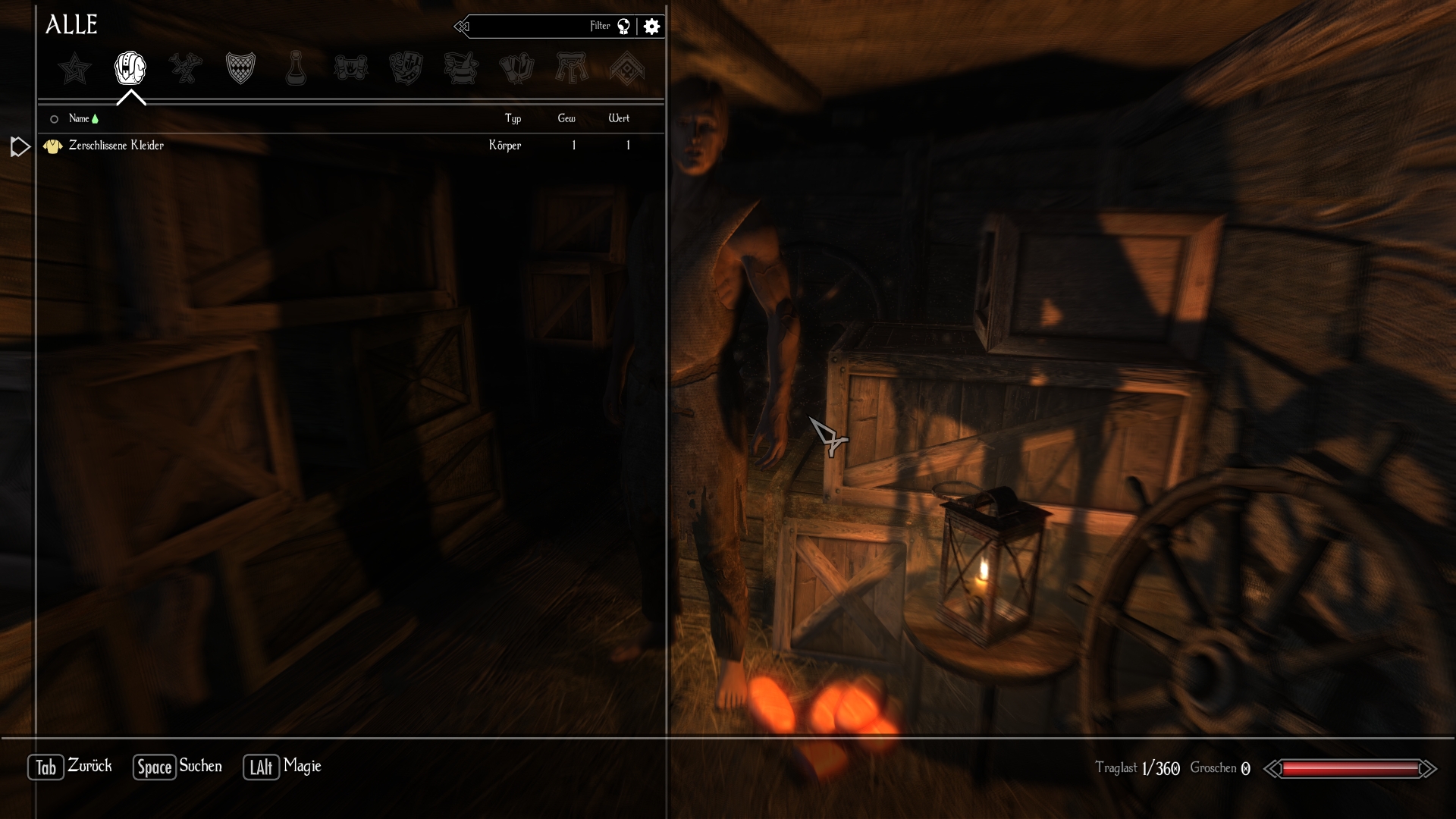The image size is (1456, 819).
Task: Show the scrolls category
Action: tap(351, 68)
